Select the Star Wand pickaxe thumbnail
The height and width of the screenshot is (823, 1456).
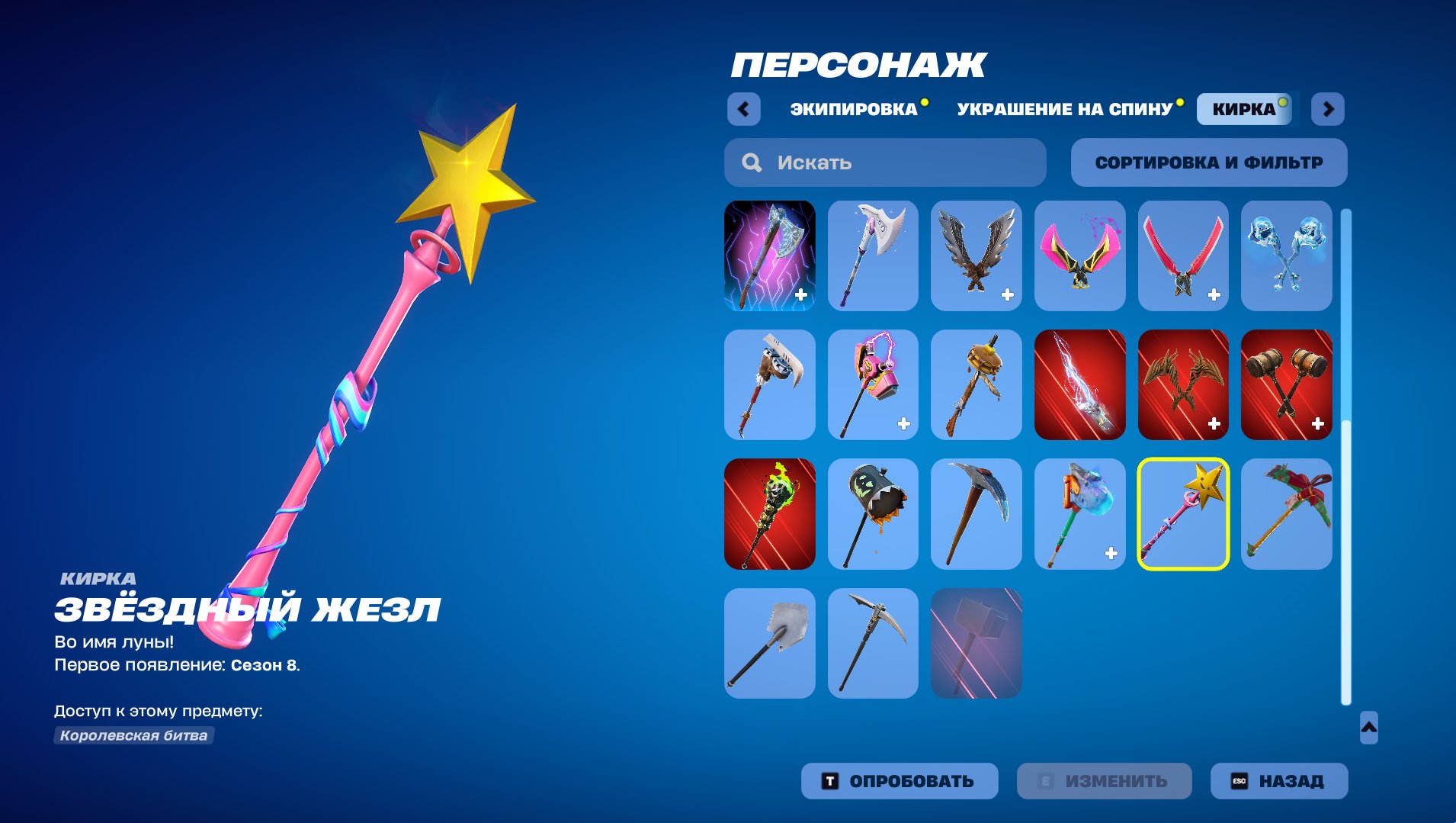(1182, 513)
